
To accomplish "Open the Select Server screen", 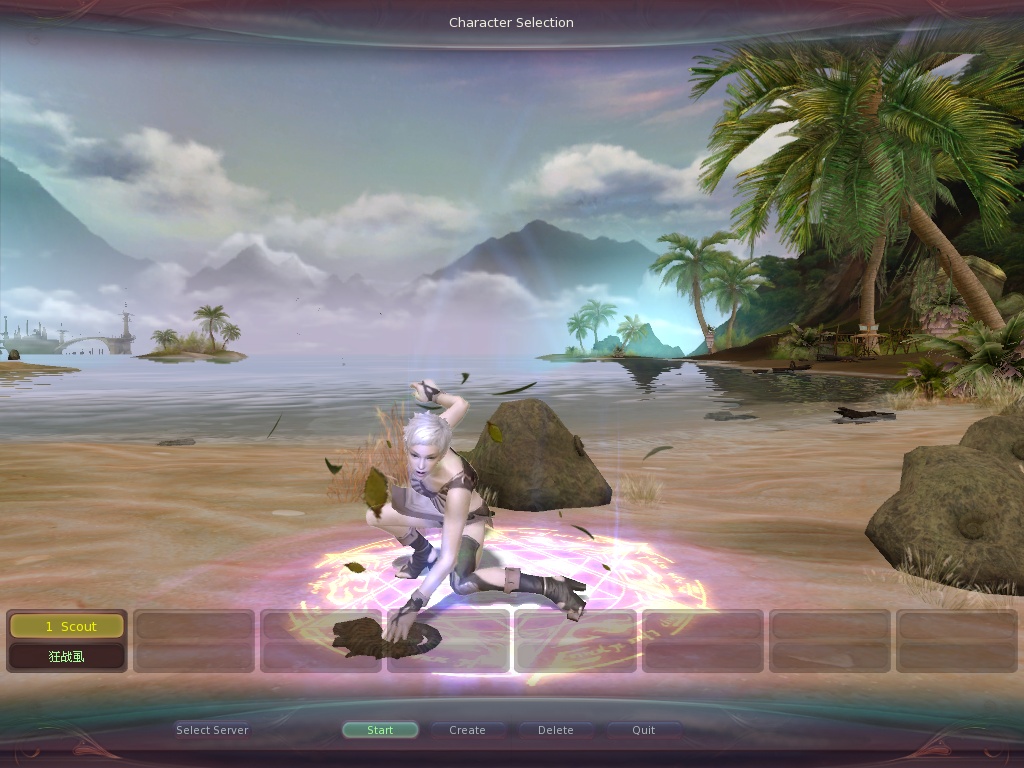I will (x=212, y=730).
